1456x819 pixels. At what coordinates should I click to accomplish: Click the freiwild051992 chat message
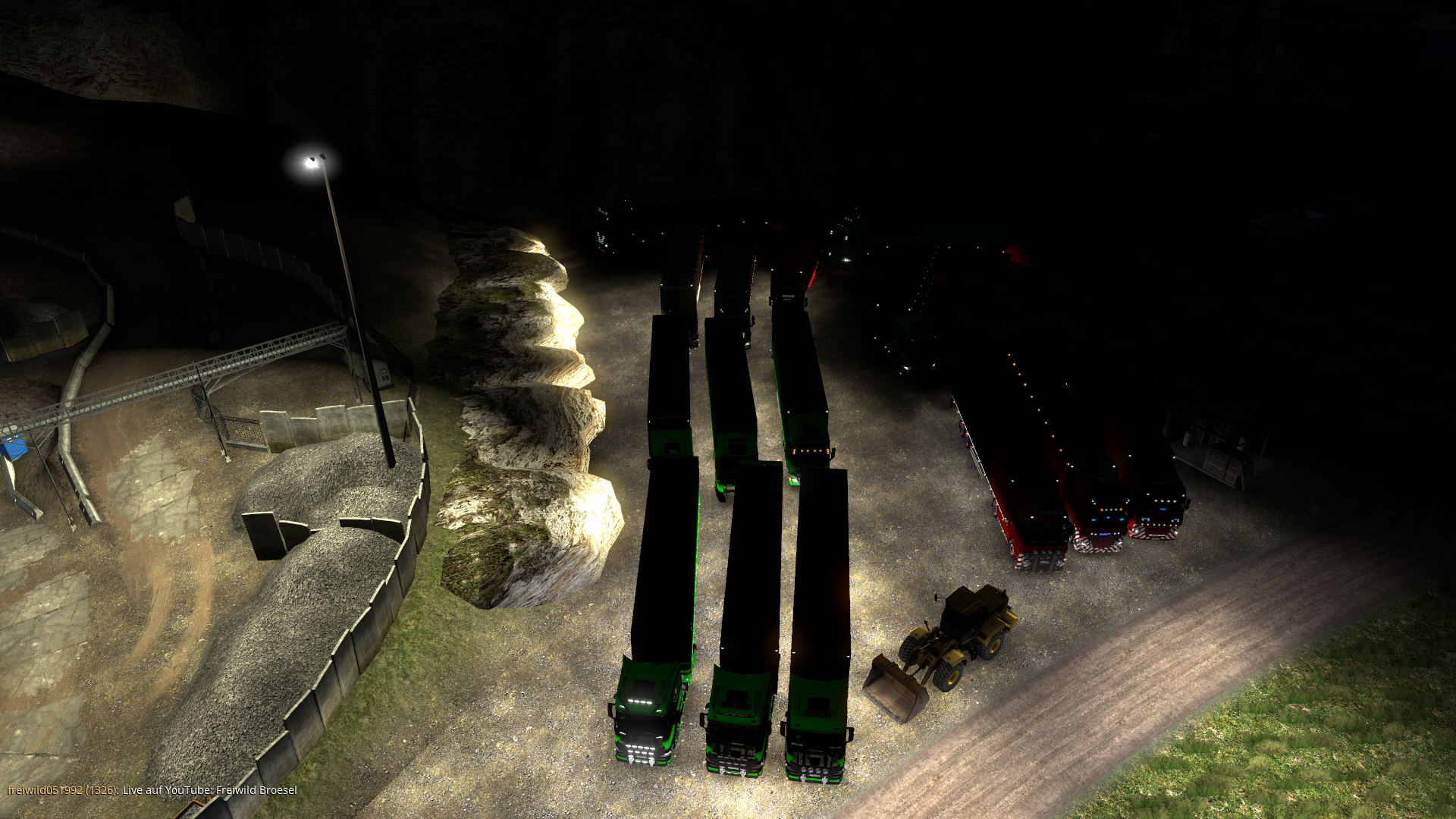click(152, 790)
